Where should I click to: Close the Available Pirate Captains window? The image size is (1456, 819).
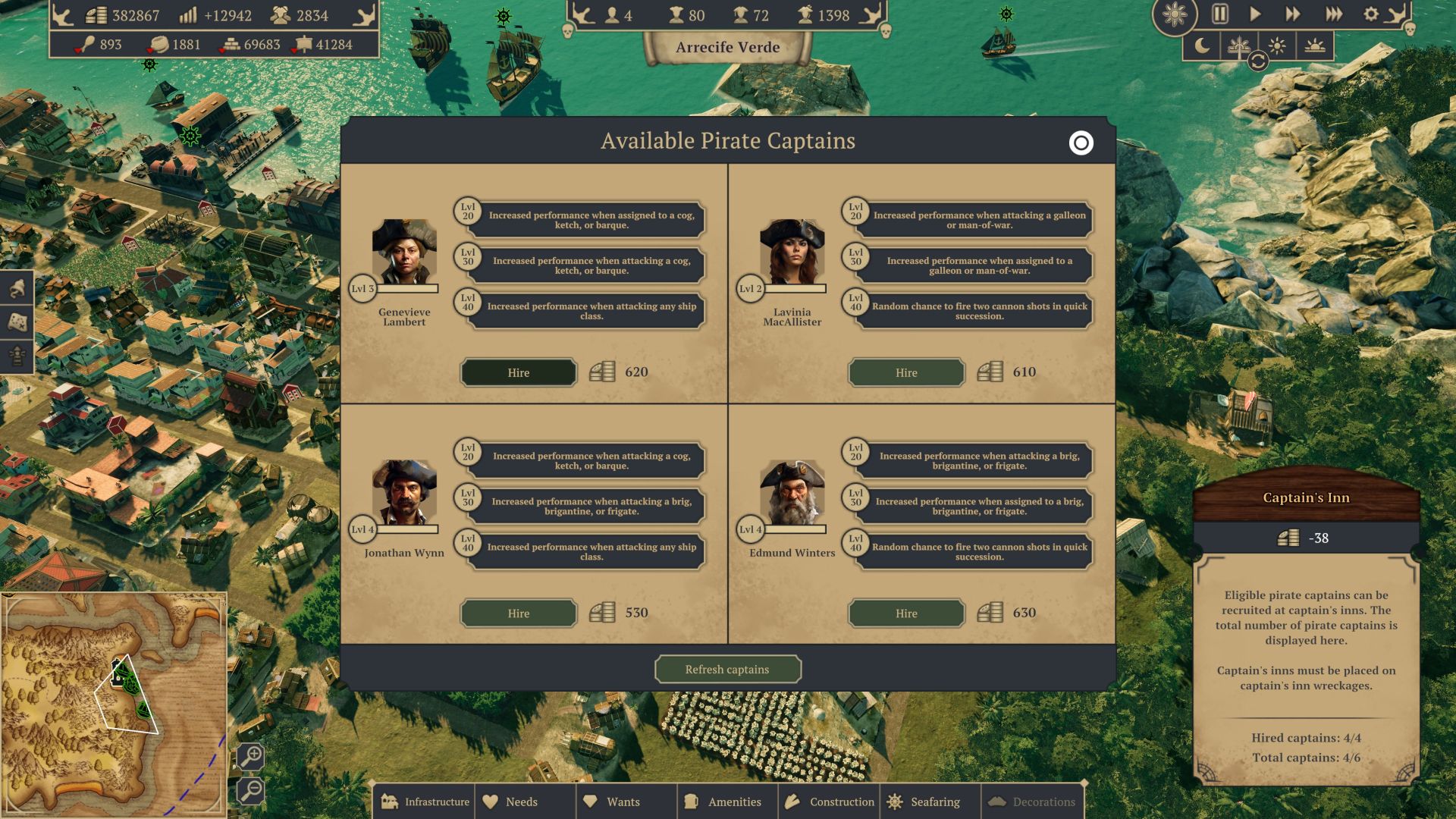click(x=1080, y=143)
